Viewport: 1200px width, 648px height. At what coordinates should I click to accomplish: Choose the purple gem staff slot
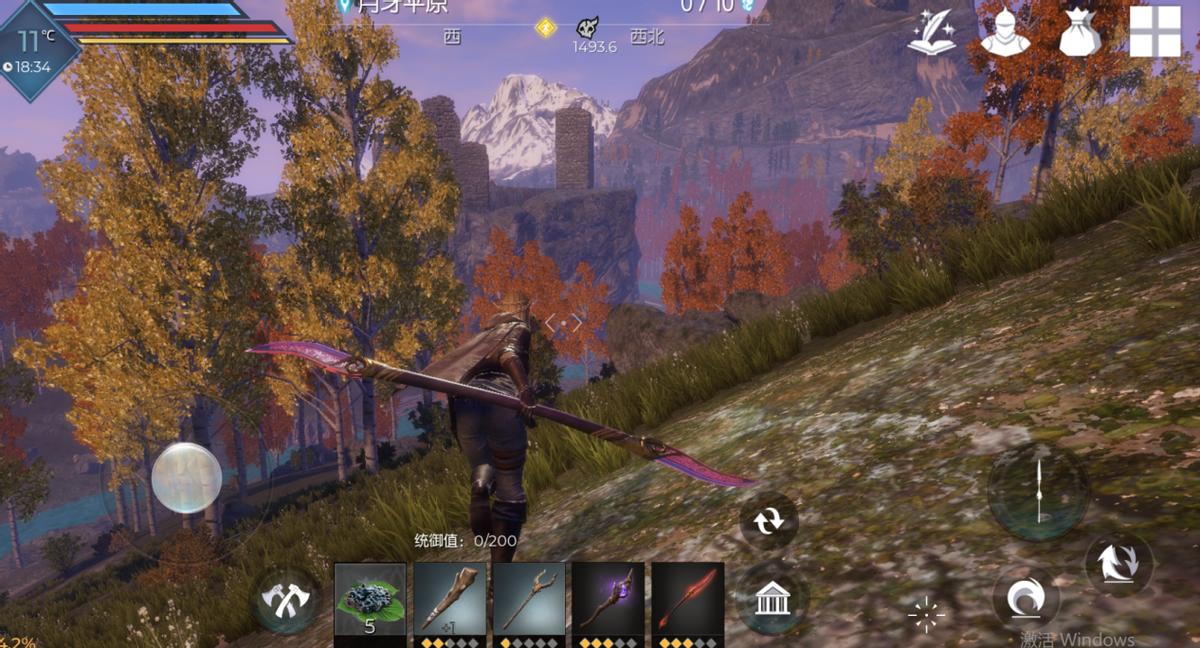click(608, 598)
